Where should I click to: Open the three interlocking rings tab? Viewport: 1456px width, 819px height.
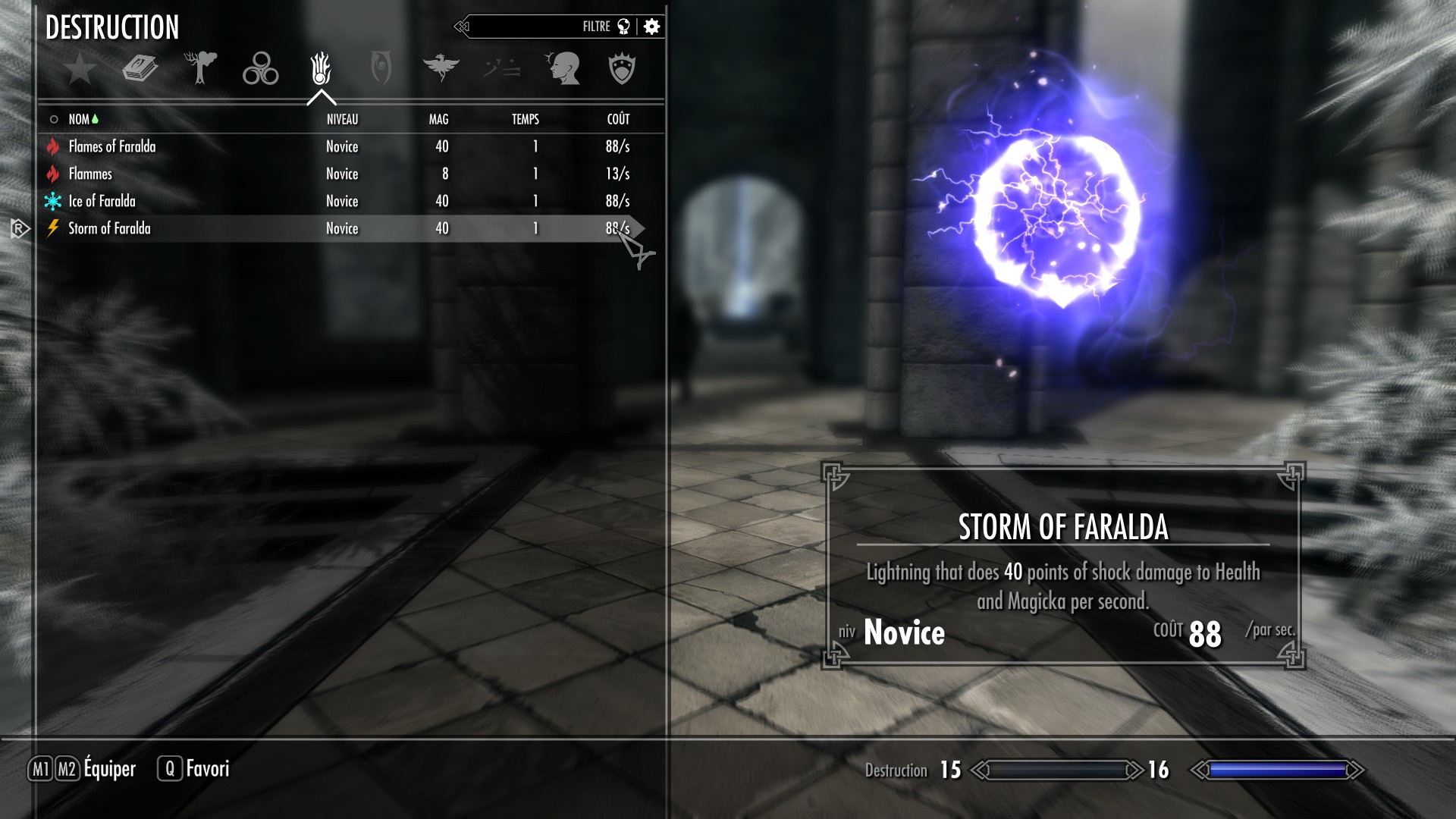(260, 69)
